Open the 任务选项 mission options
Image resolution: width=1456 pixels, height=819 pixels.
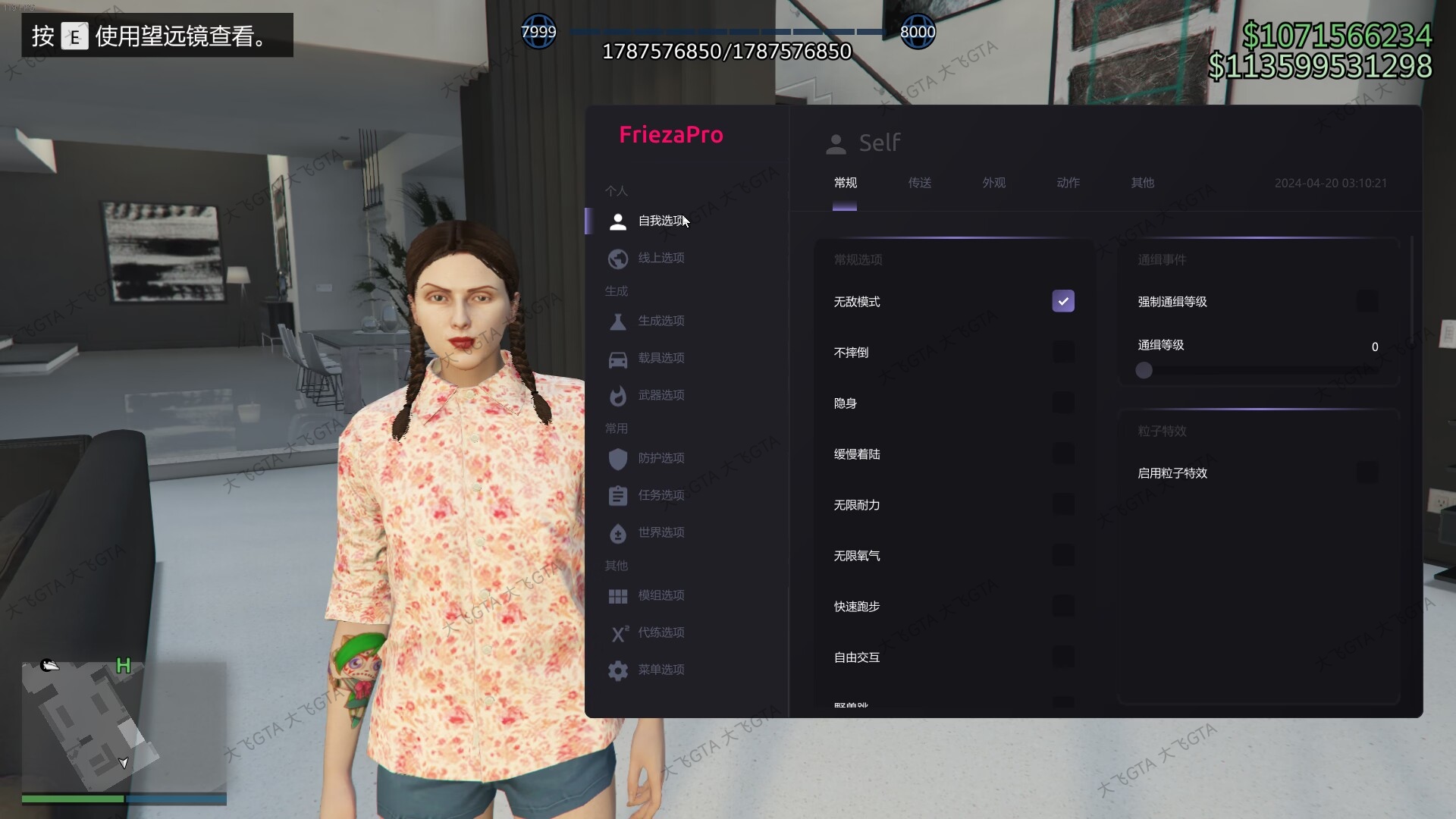click(661, 496)
